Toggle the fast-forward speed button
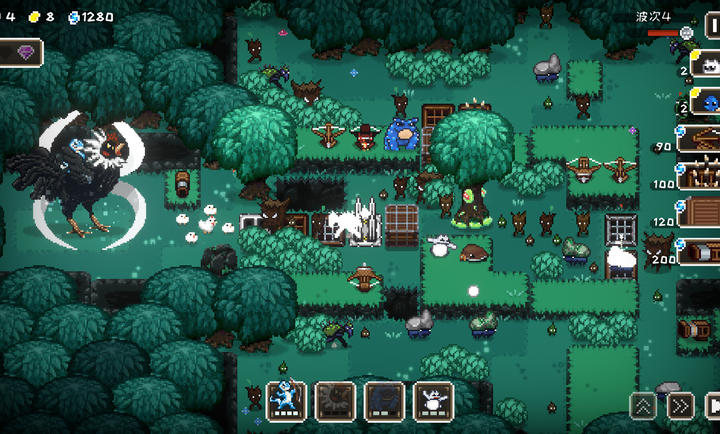Screen dimensions: 720x434 680,405
